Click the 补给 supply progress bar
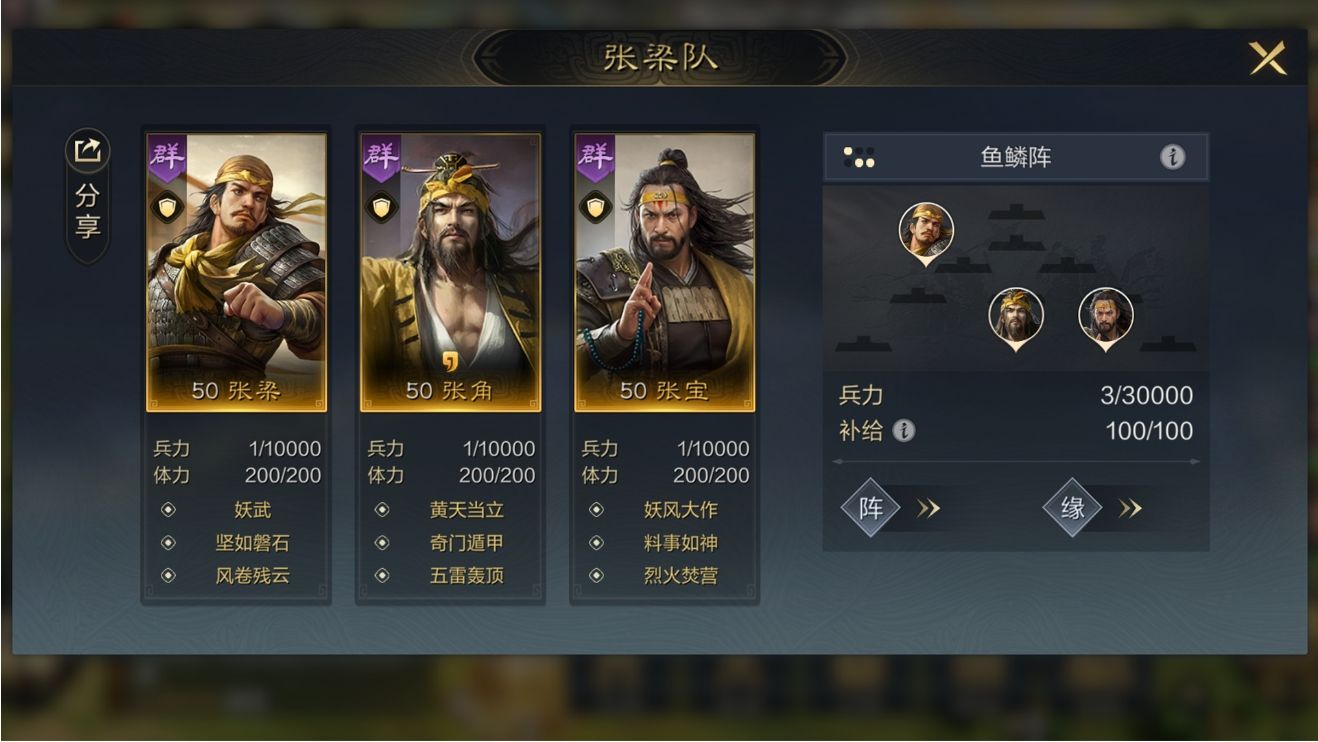Screen dimensions: 1318x742 click(x=1013, y=462)
